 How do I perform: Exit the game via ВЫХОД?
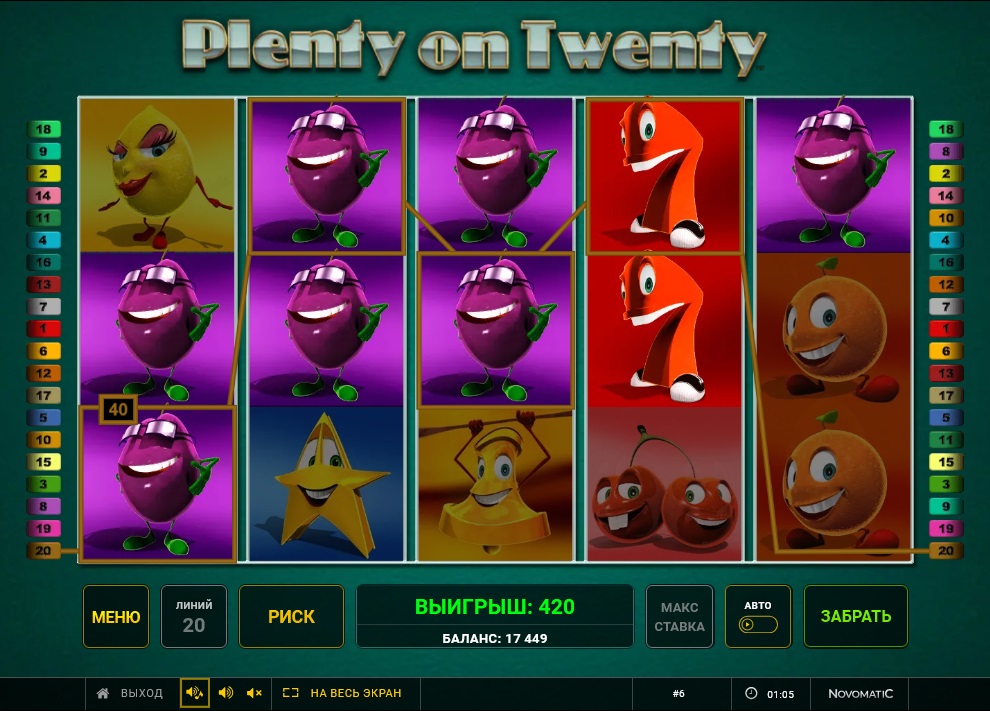click(130, 693)
